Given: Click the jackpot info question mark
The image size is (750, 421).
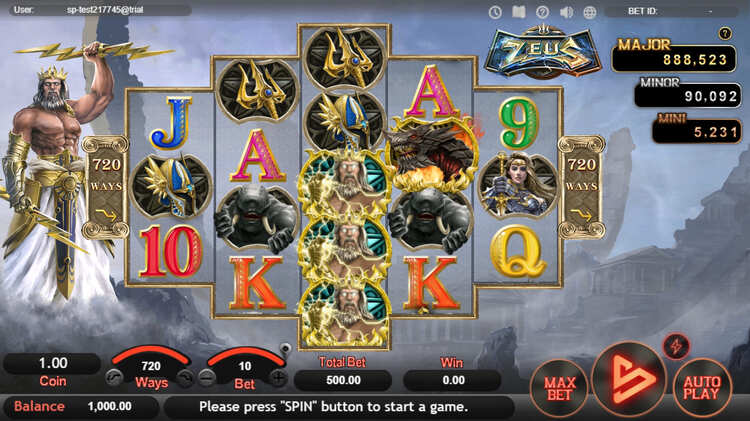Looking at the screenshot, I should 725,33.
